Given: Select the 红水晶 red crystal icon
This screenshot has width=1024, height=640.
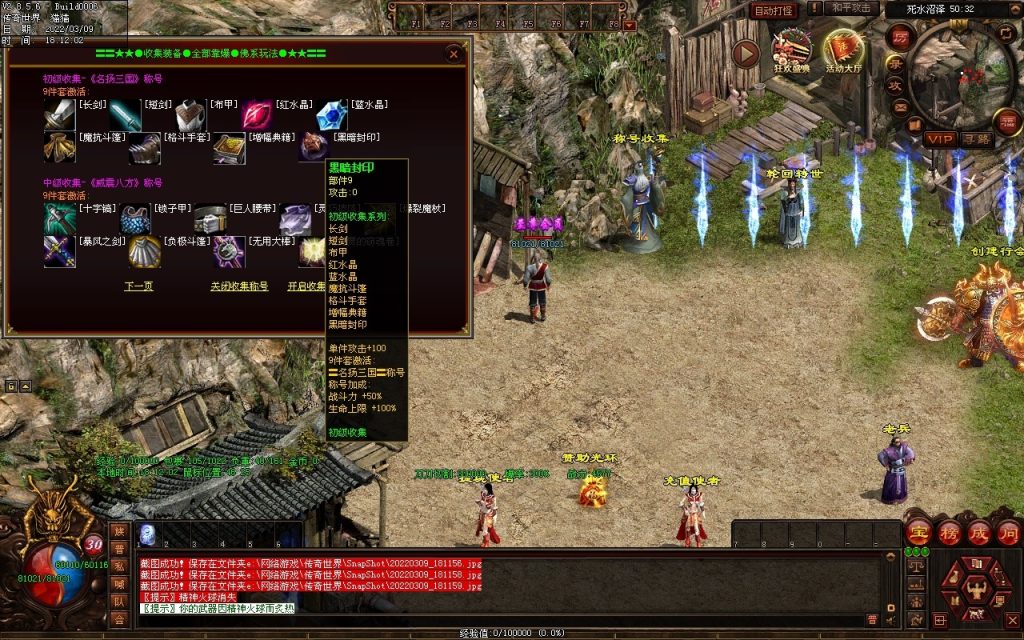Looking at the screenshot, I should (x=257, y=116).
